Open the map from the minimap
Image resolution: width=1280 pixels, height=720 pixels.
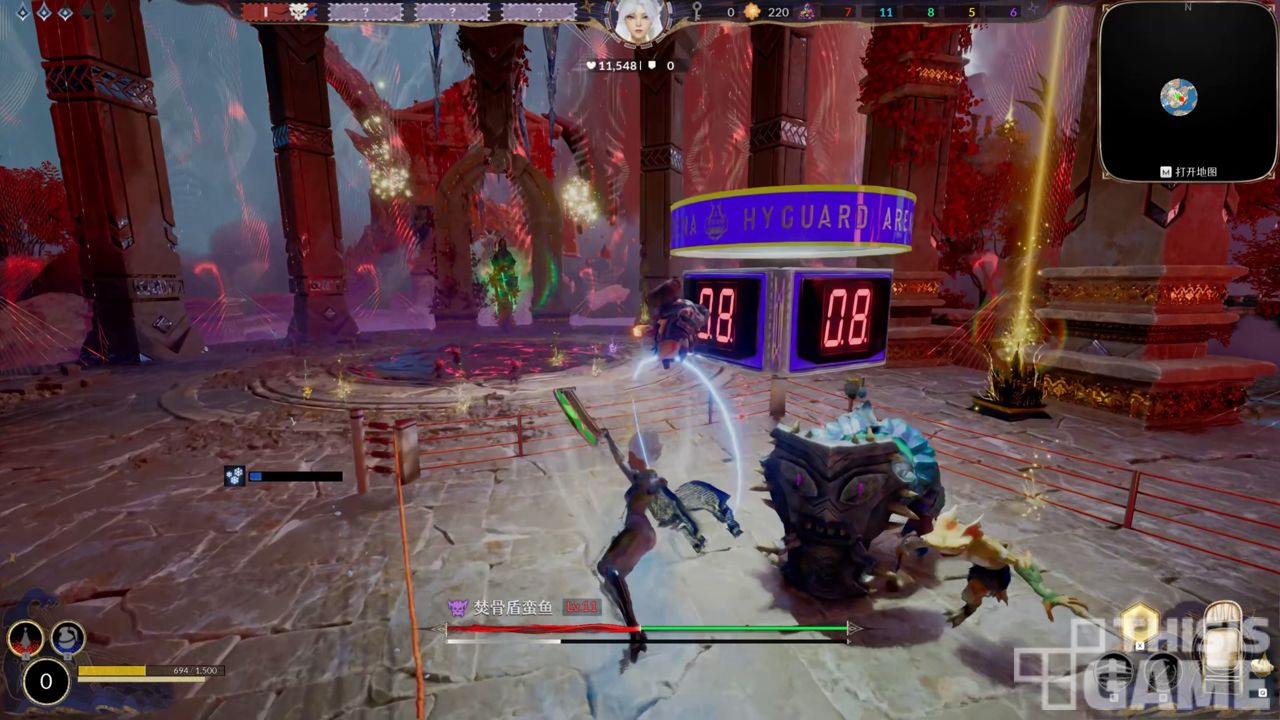[1178, 97]
